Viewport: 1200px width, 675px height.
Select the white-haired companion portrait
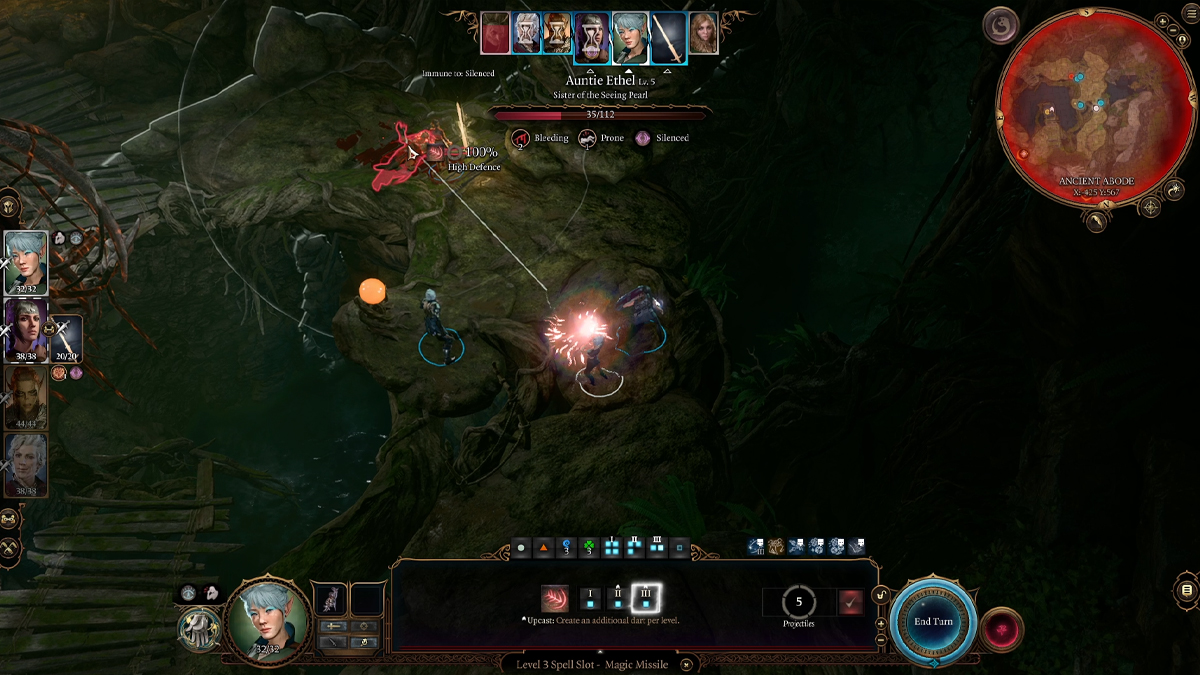(x=25, y=464)
